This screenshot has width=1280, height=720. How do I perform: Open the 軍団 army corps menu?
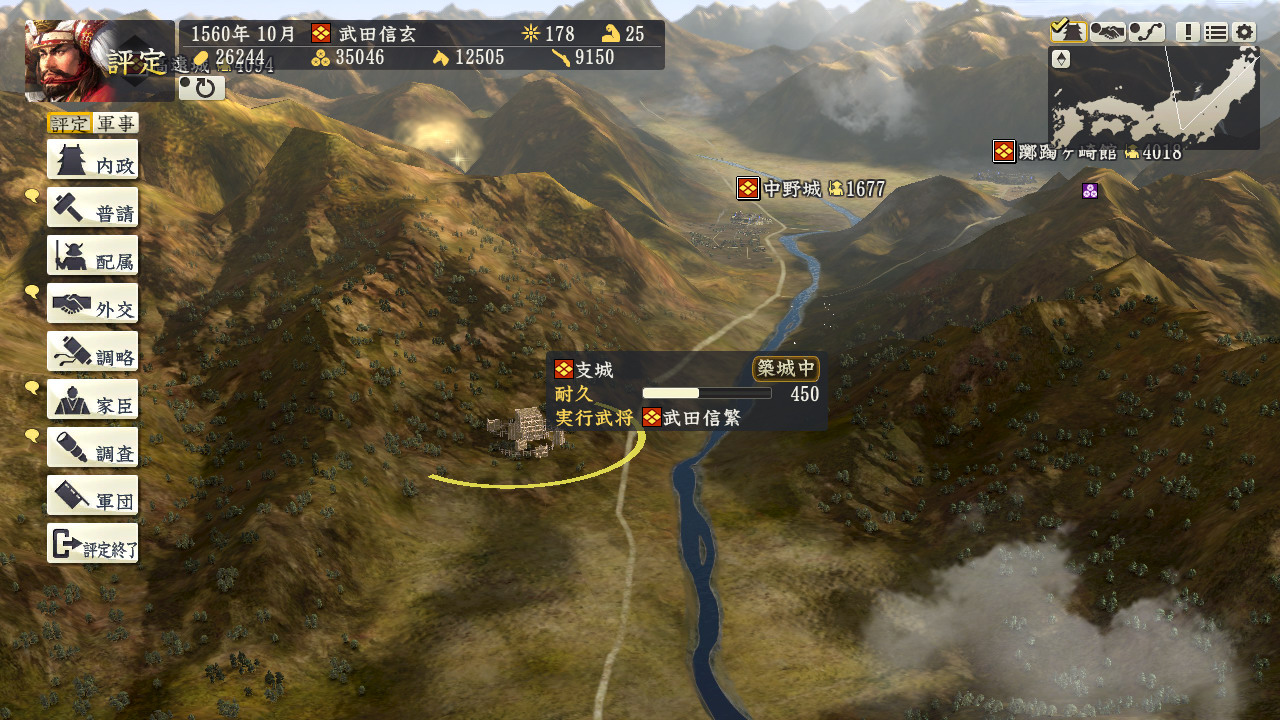click(92, 496)
